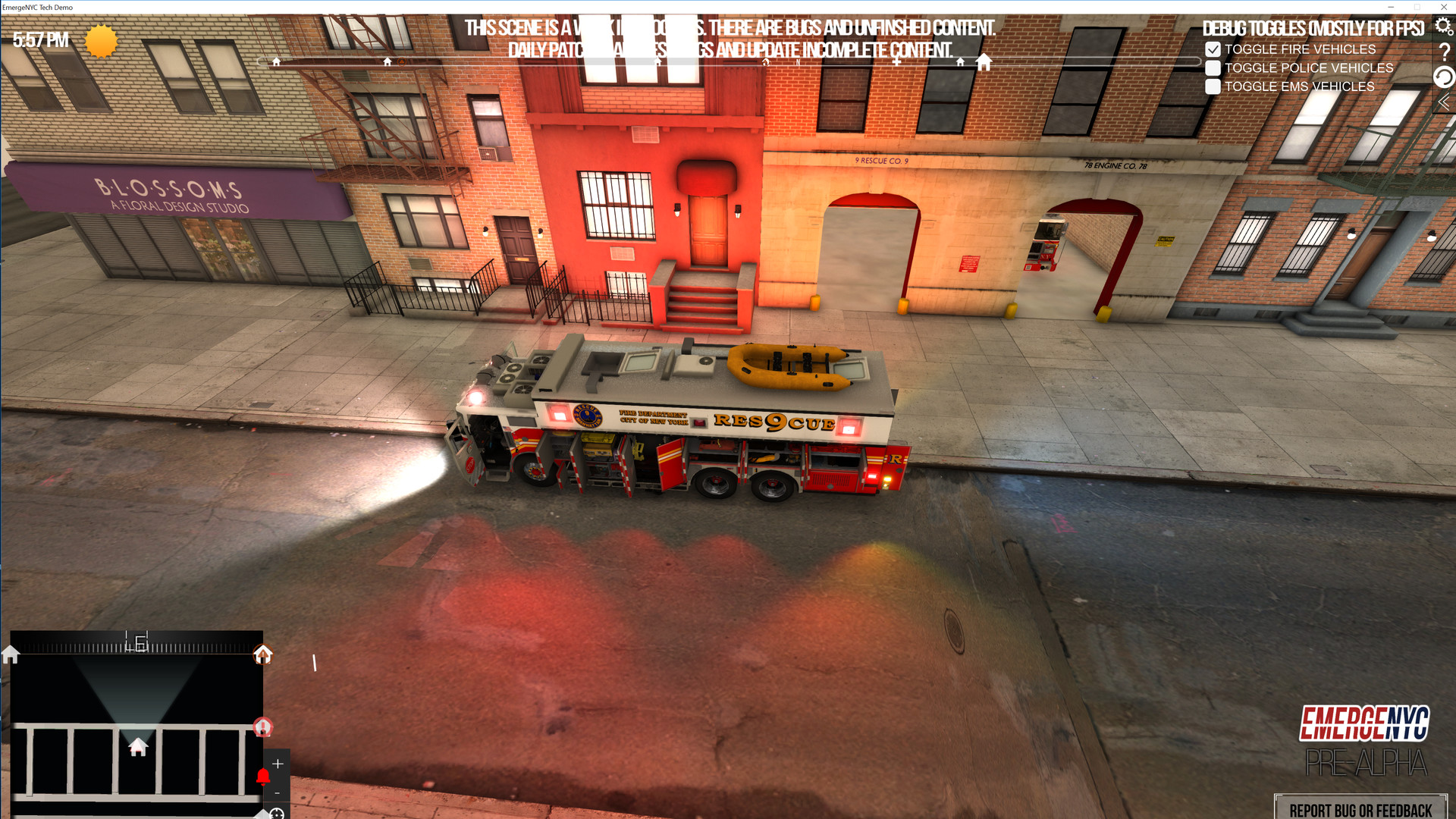Screen dimensions: 1456x819
Task: Uncheck the Toggle Fire Vehicles checkbox
Action: click(x=1213, y=49)
